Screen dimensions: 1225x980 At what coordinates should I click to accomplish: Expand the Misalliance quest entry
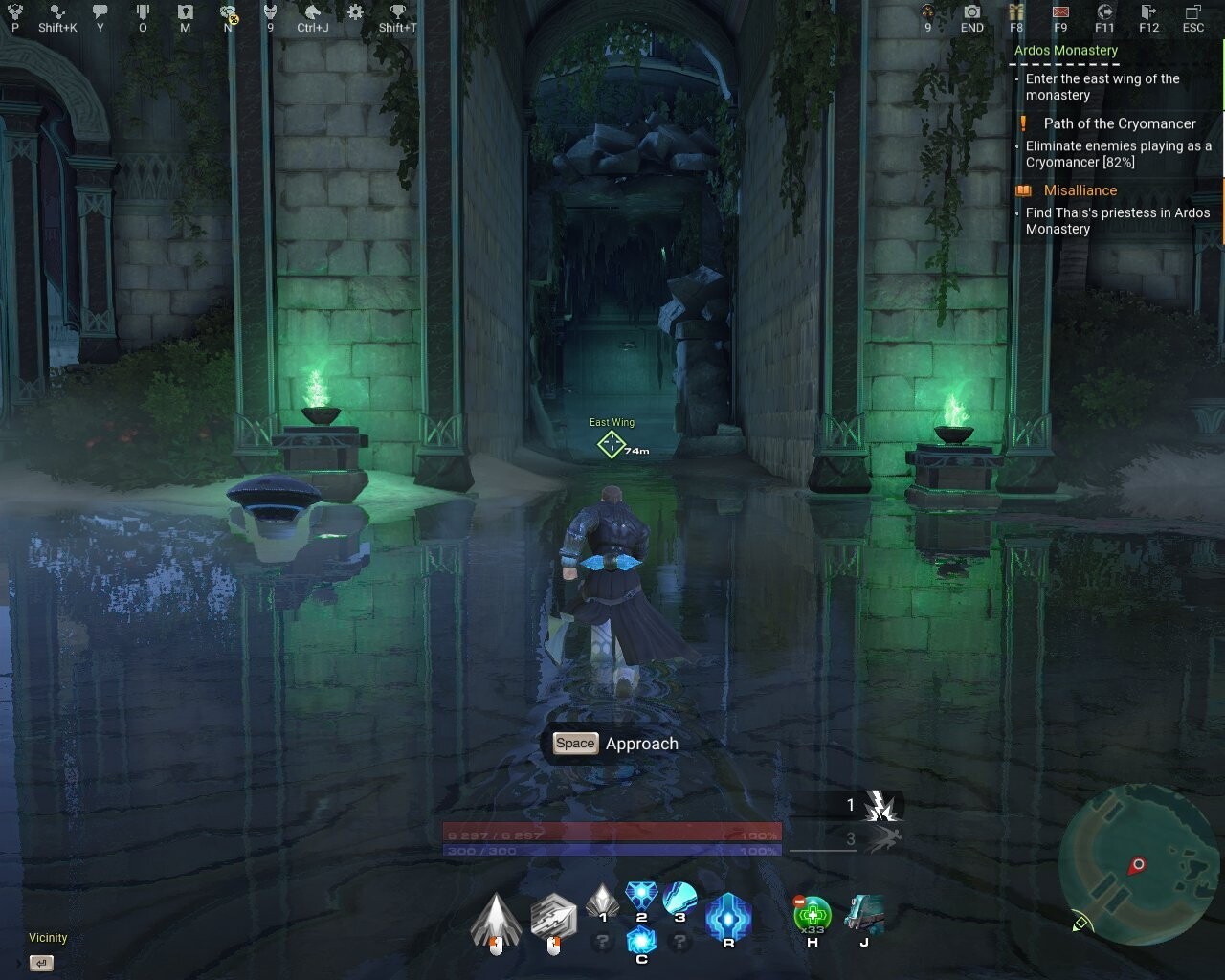pyautogui.click(x=1080, y=189)
